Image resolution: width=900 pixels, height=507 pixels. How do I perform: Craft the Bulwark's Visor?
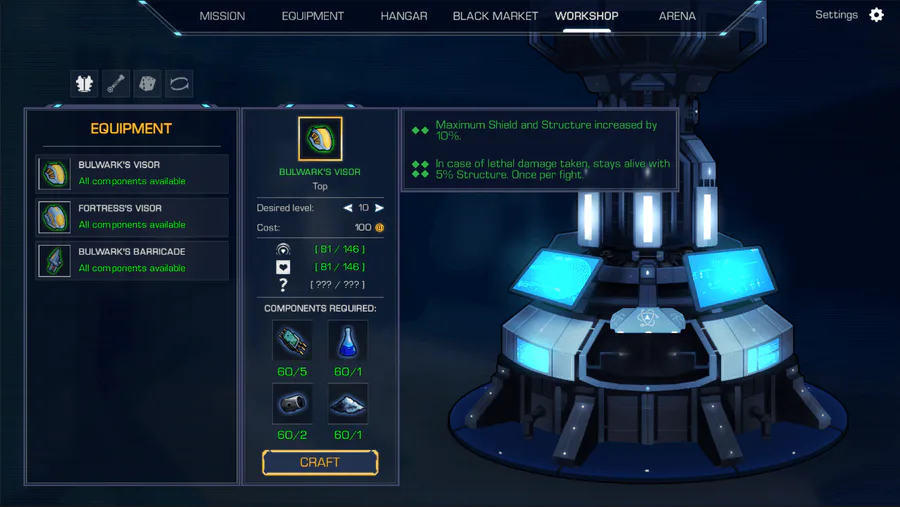tap(320, 462)
